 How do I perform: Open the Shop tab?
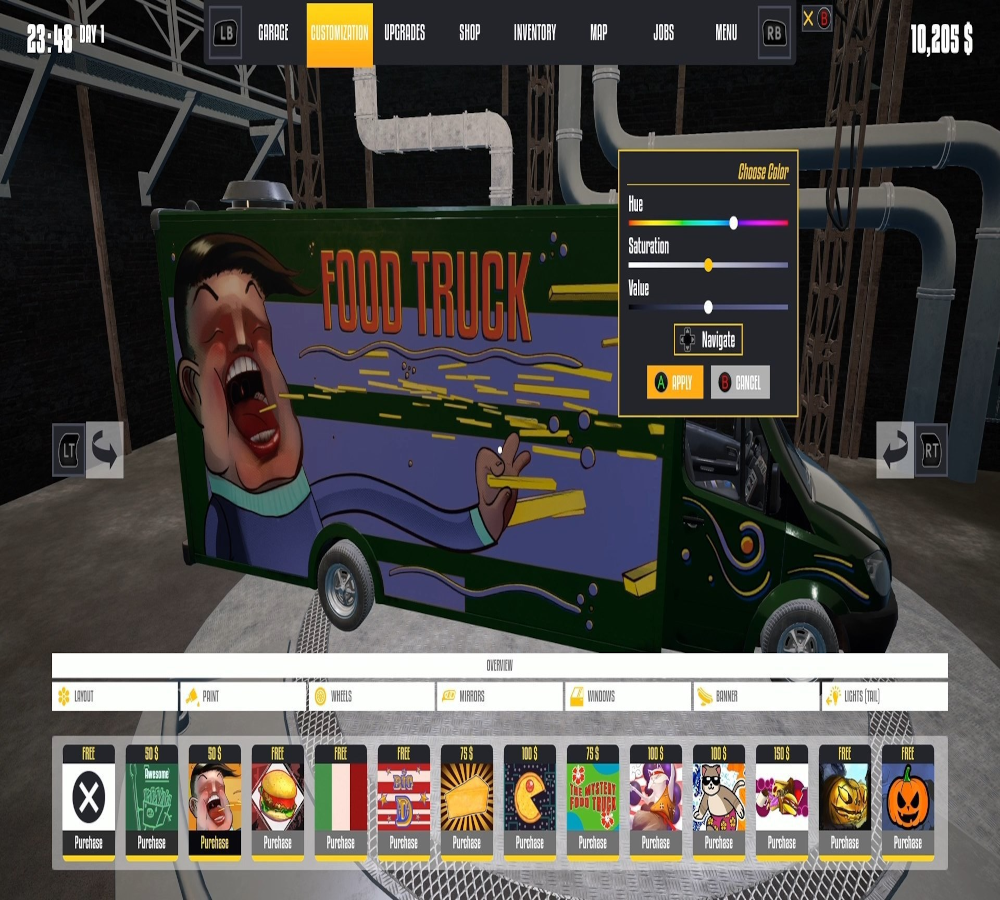[470, 33]
